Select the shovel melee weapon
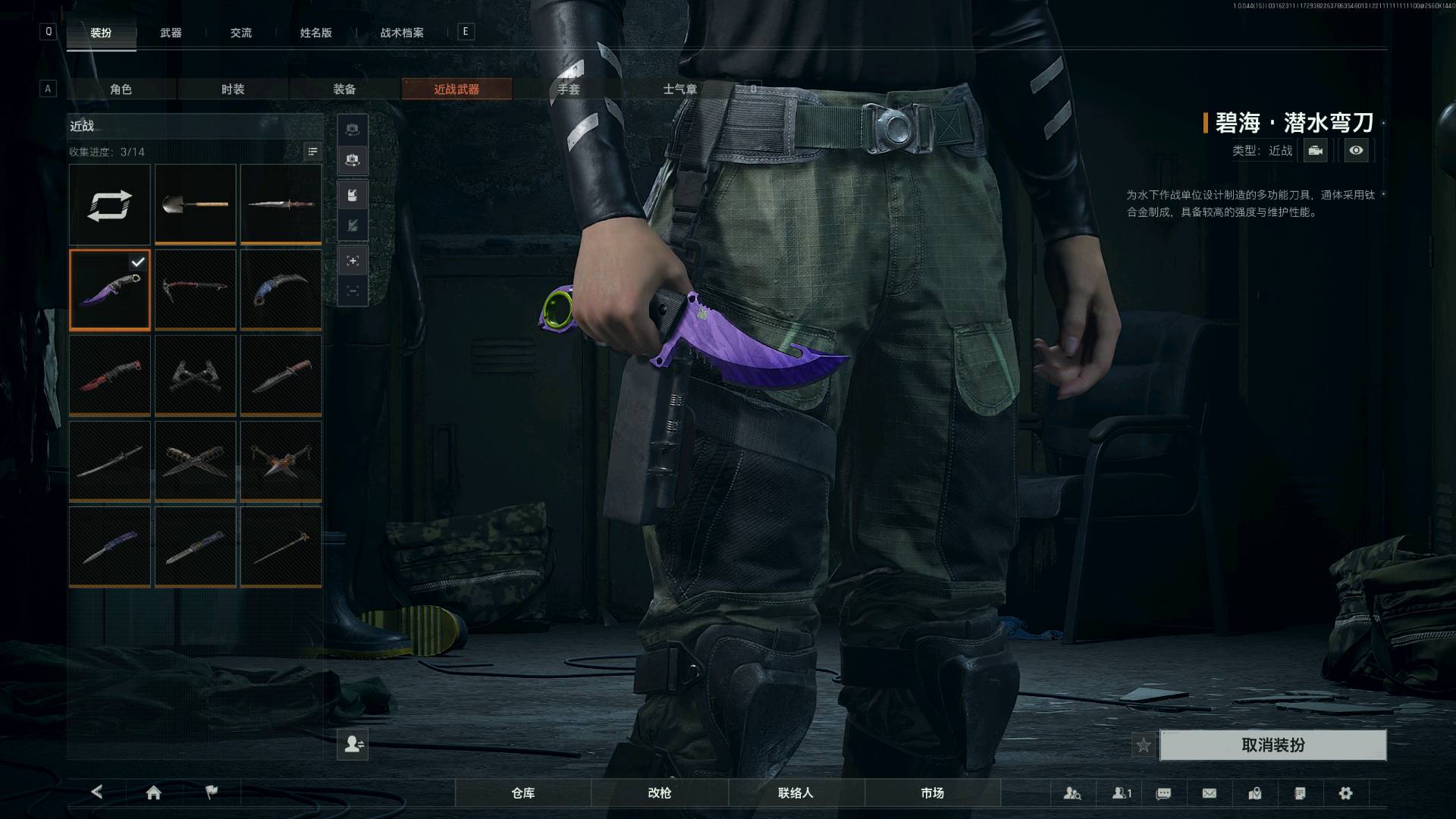The image size is (1456, 819). pos(196,204)
